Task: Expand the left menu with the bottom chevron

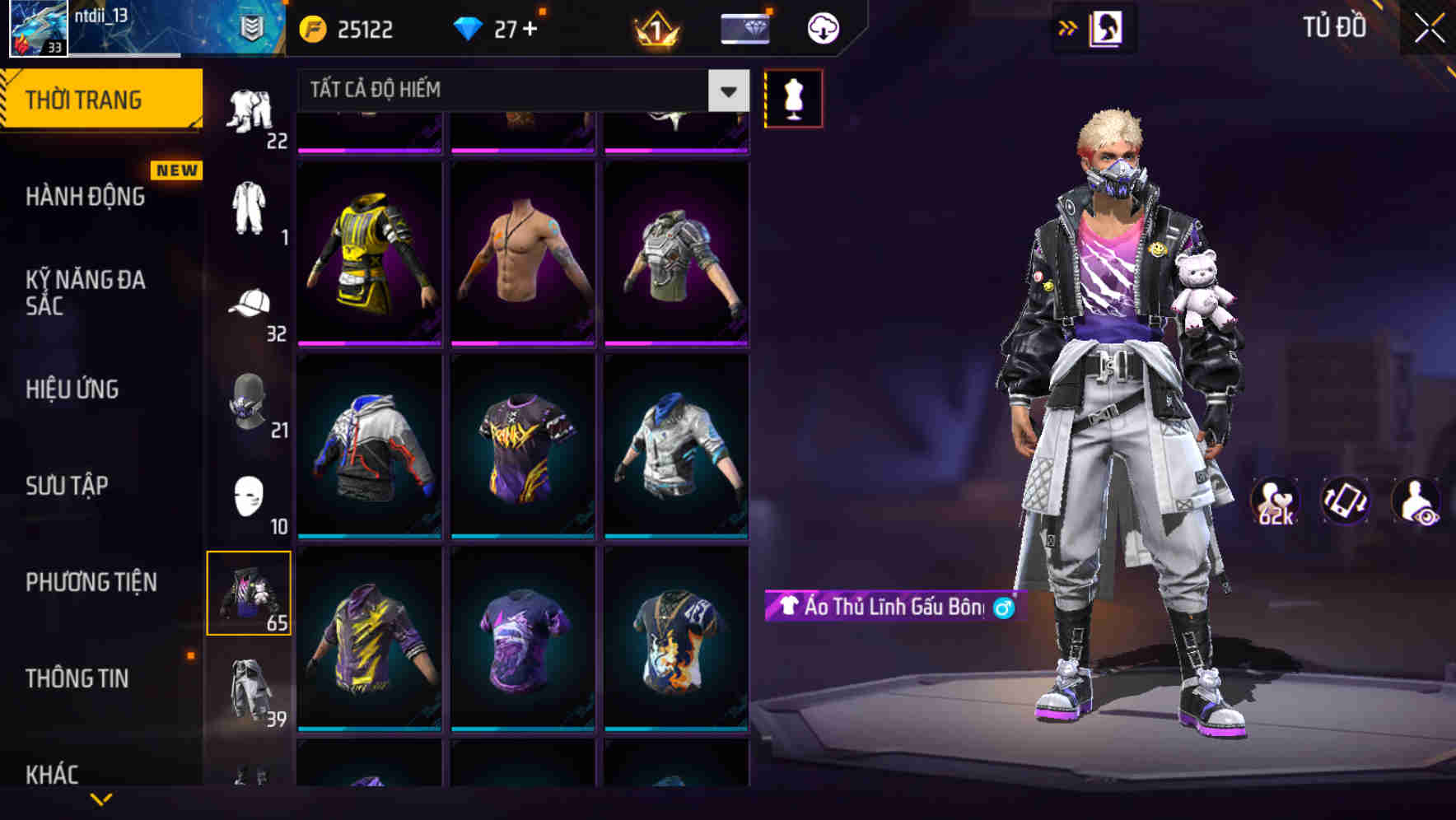Action: 101,797
